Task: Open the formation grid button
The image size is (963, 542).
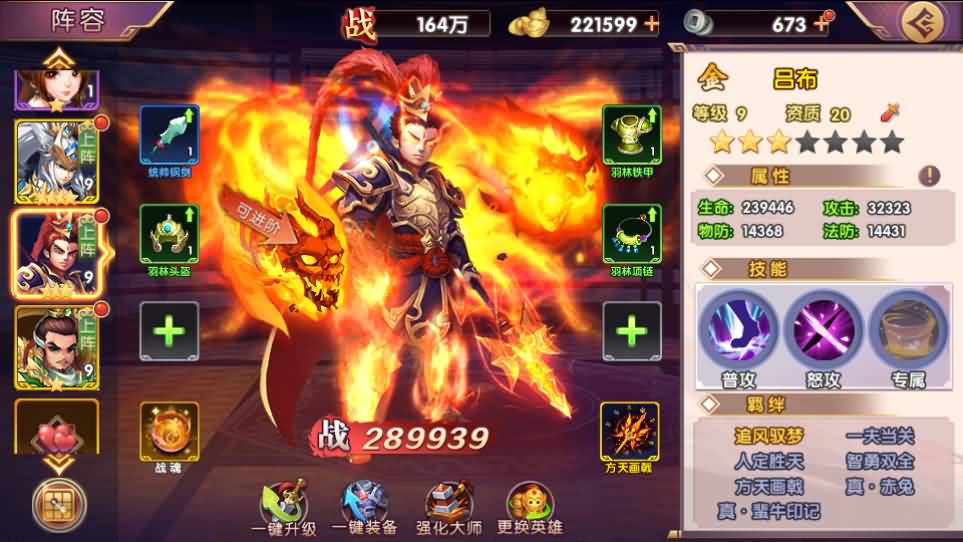Action: (x=58, y=503)
